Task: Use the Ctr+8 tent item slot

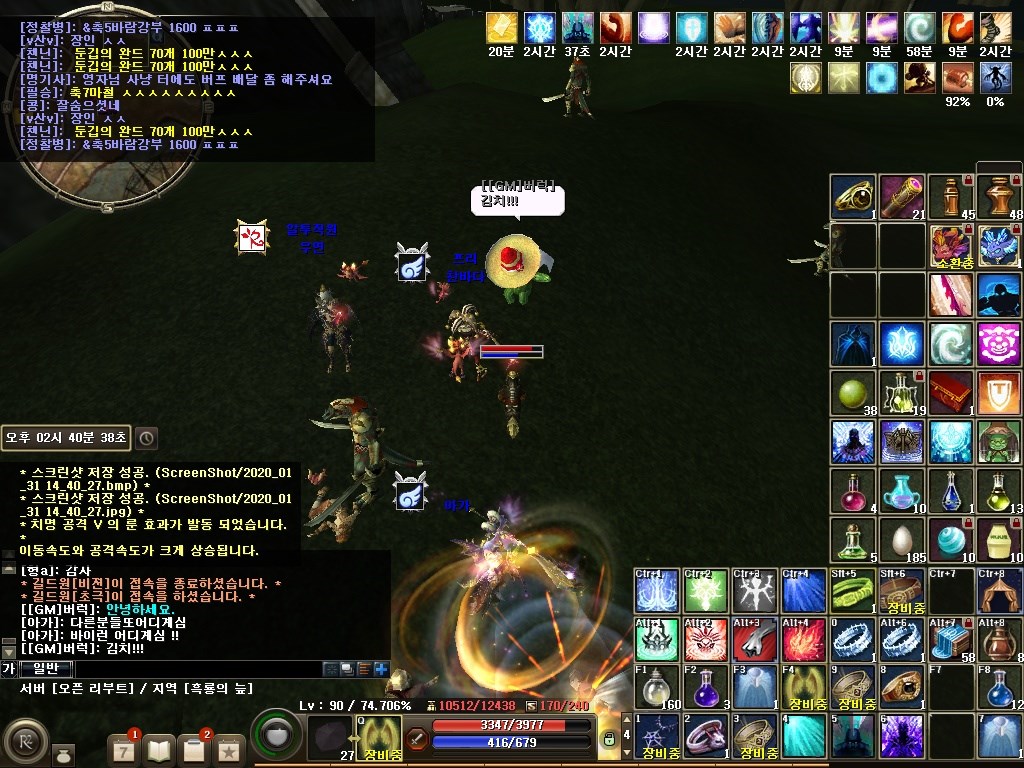Action: pos(1000,590)
